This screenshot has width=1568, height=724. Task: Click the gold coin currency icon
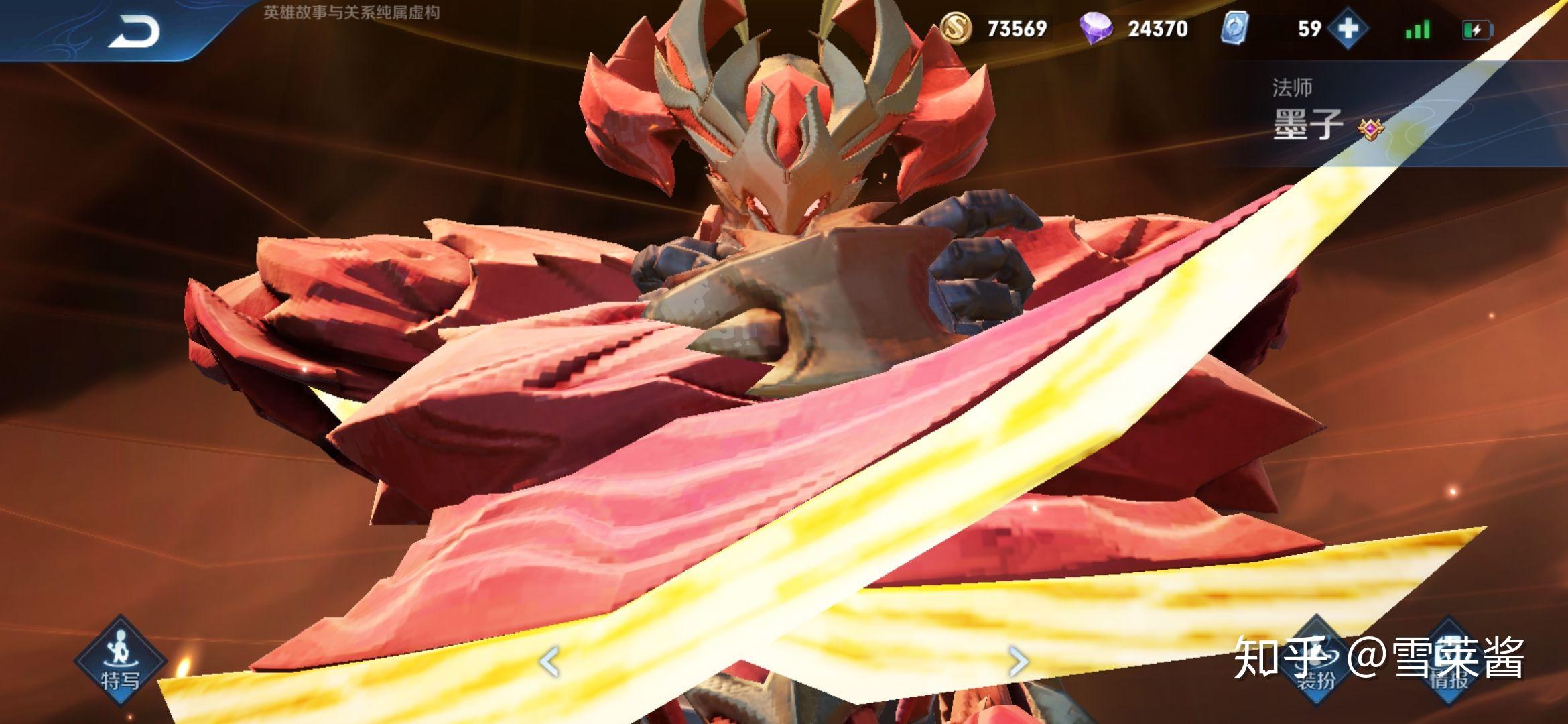click(x=956, y=29)
